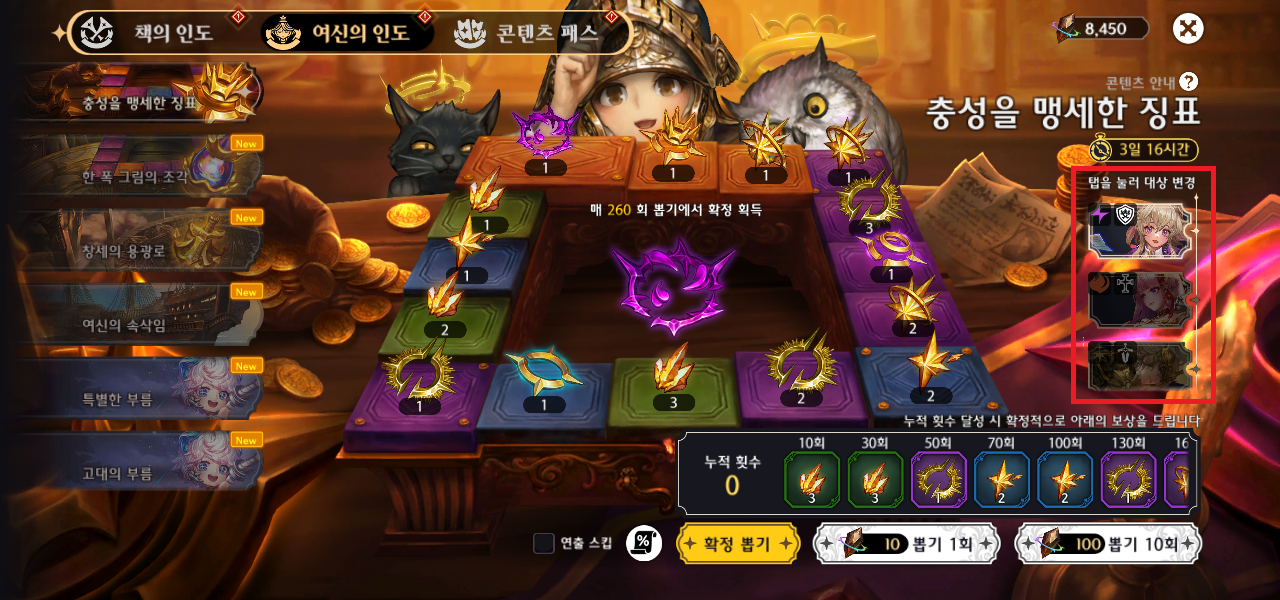Click the 확정 뽑기 button

point(738,544)
